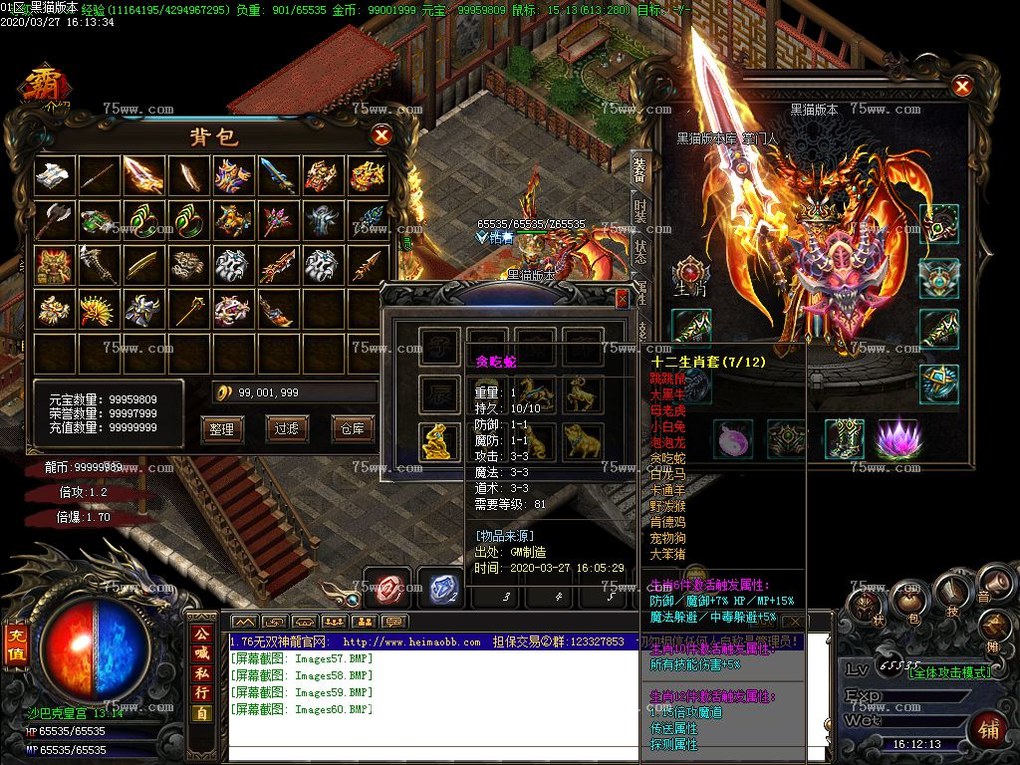Close the character equipment panel
The image size is (1020, 765).
962,87
